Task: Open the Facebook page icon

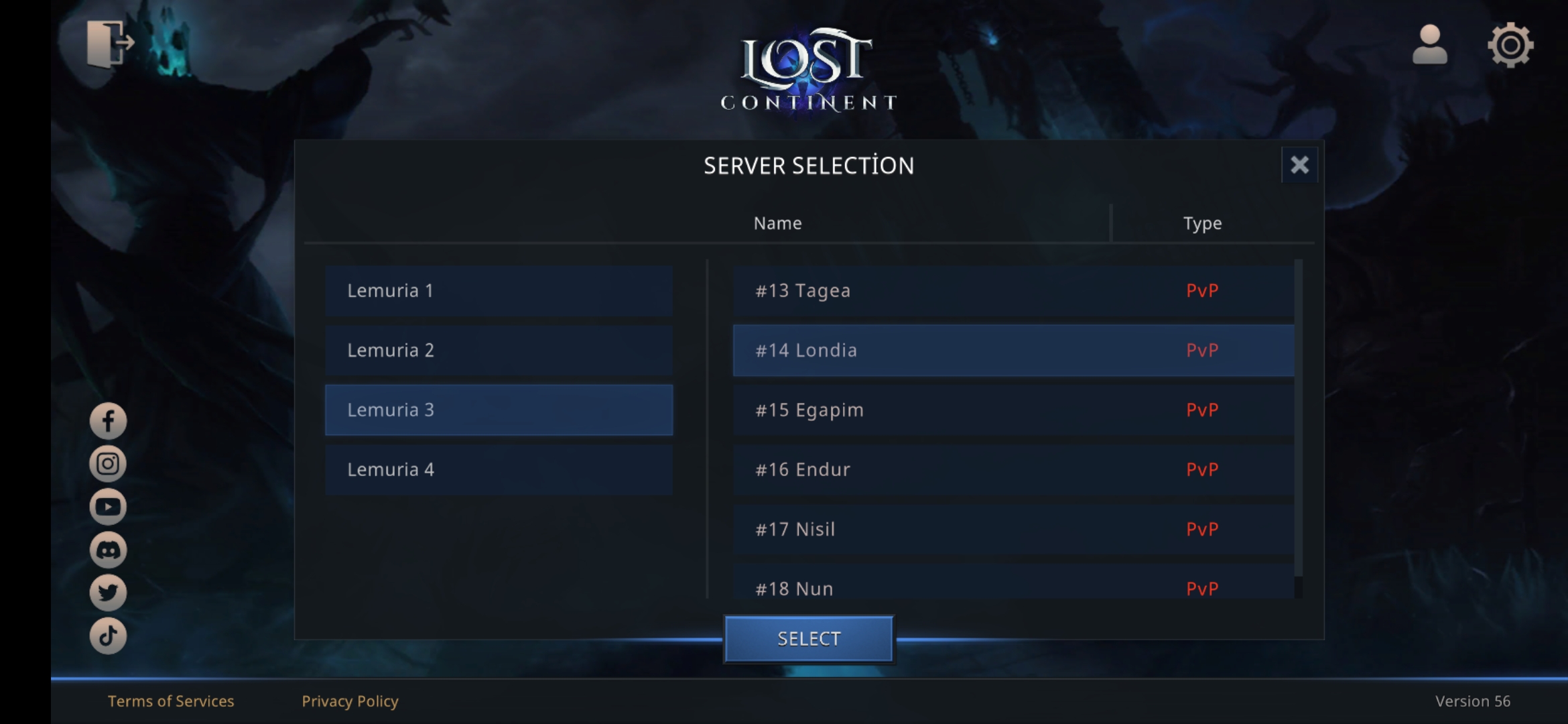Action: coord(108,421)
